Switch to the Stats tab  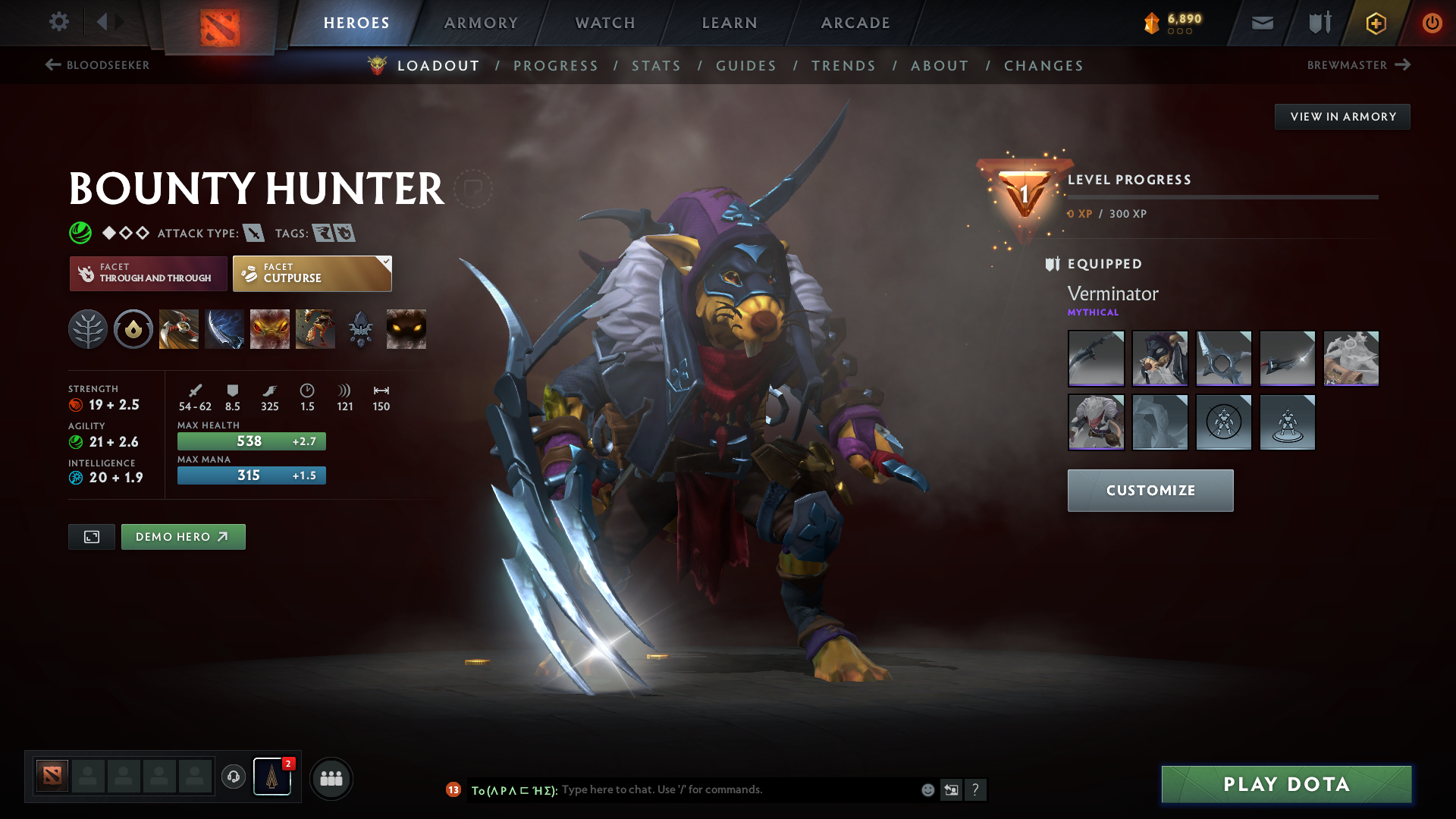click(656, 66)
